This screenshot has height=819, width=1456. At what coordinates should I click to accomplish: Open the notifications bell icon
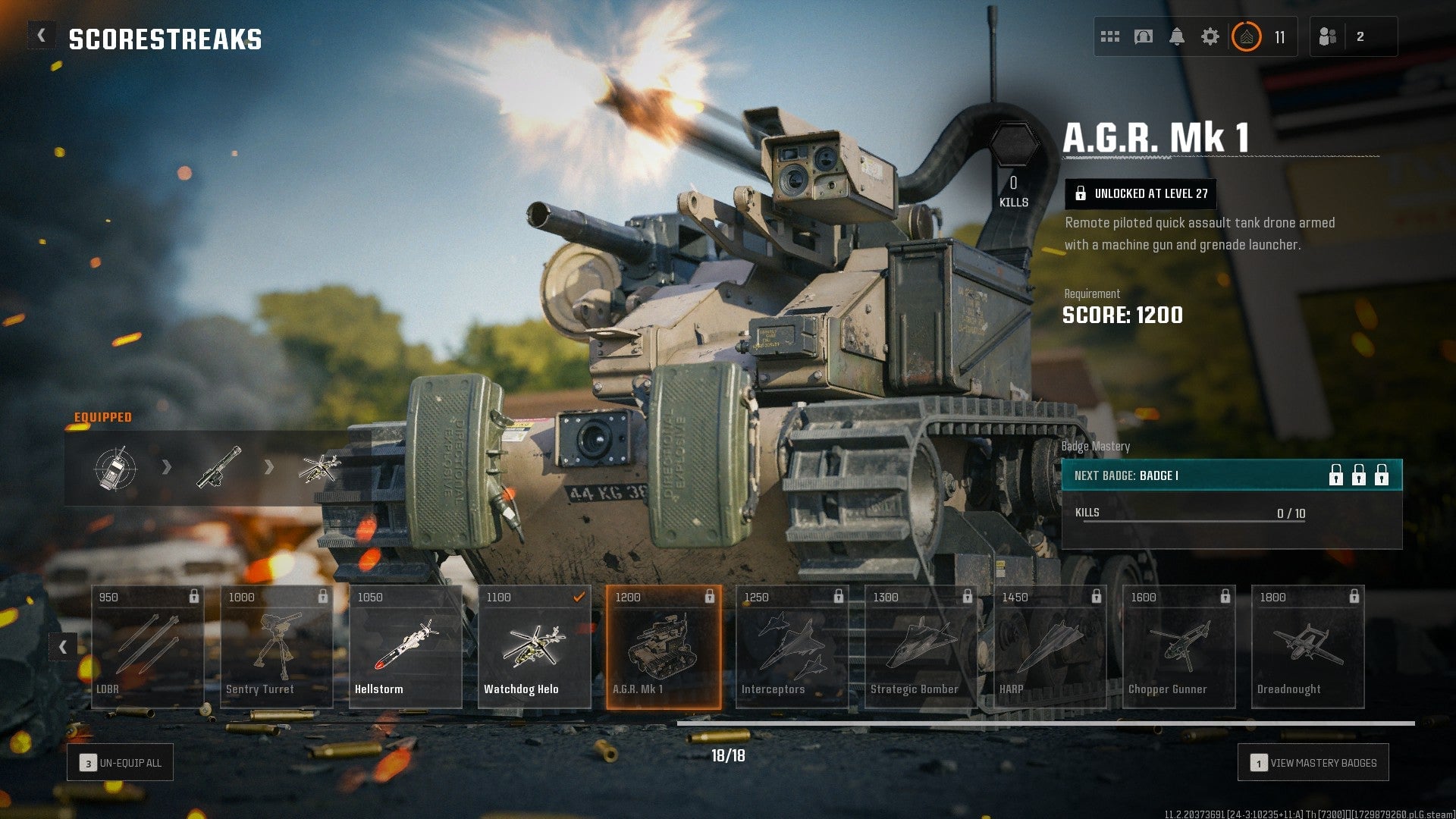click(1178, 36)
